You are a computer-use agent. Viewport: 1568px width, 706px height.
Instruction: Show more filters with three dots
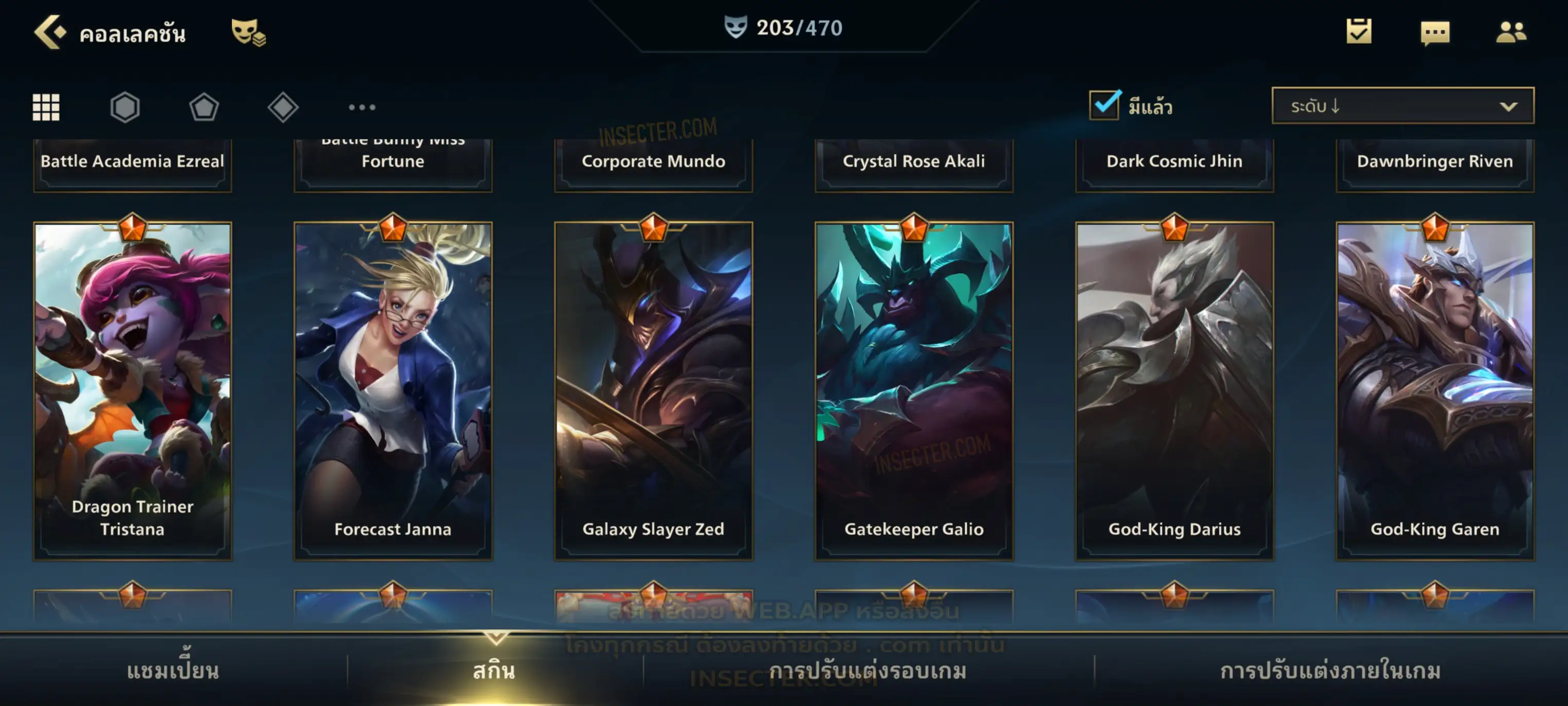(x=362, y=107)
